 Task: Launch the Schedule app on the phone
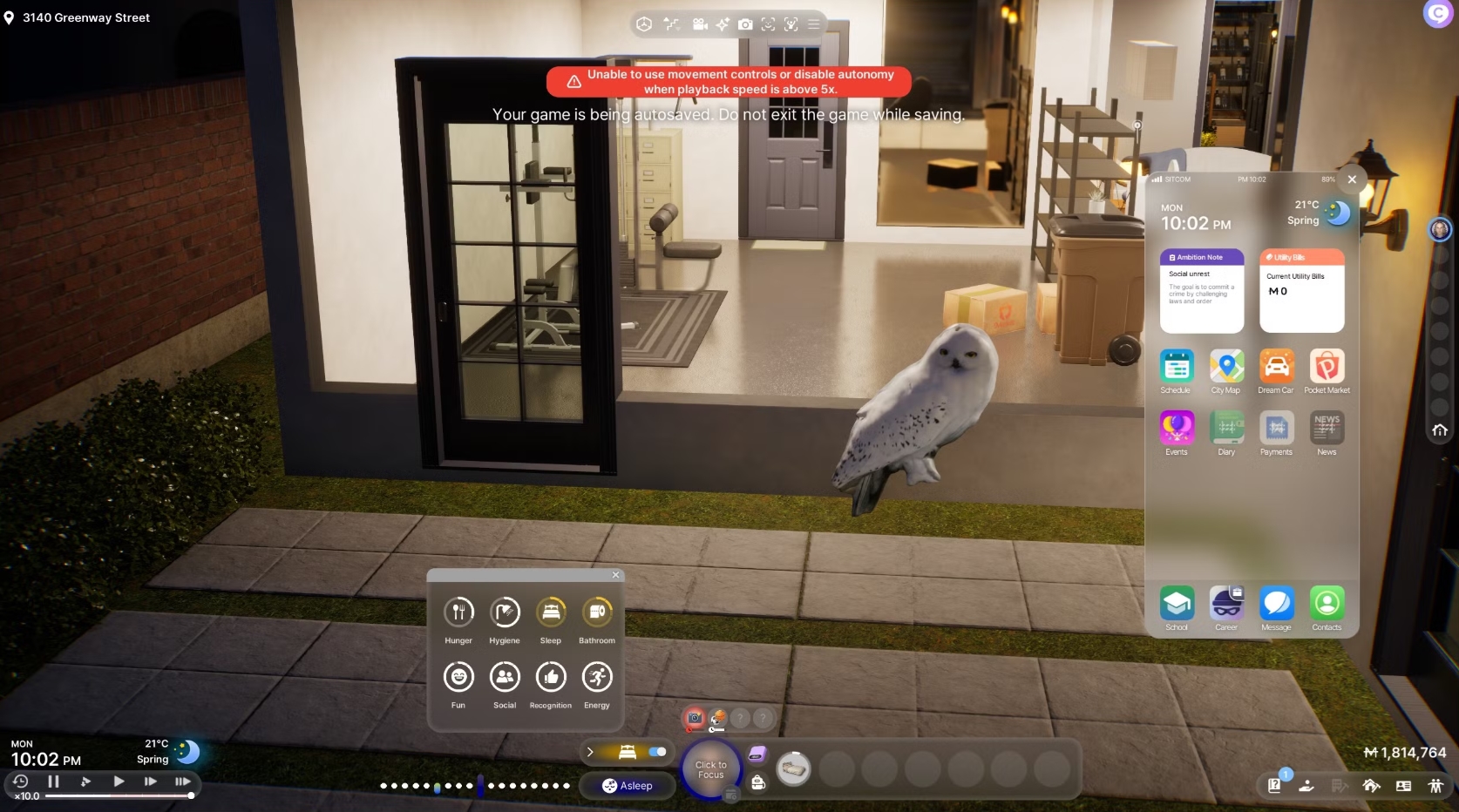point(1177,366)
